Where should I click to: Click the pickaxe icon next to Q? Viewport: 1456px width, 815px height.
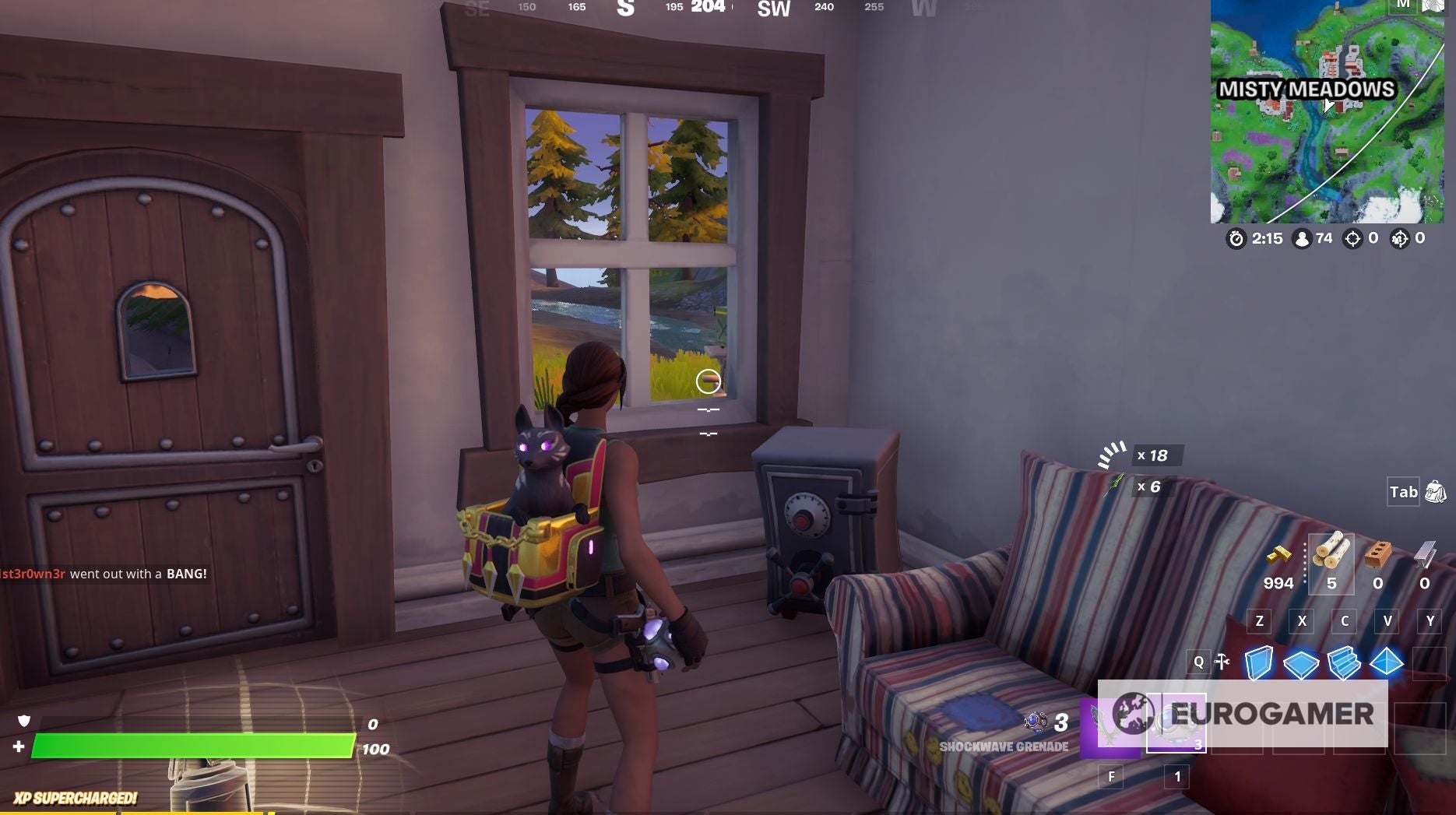1222,661
